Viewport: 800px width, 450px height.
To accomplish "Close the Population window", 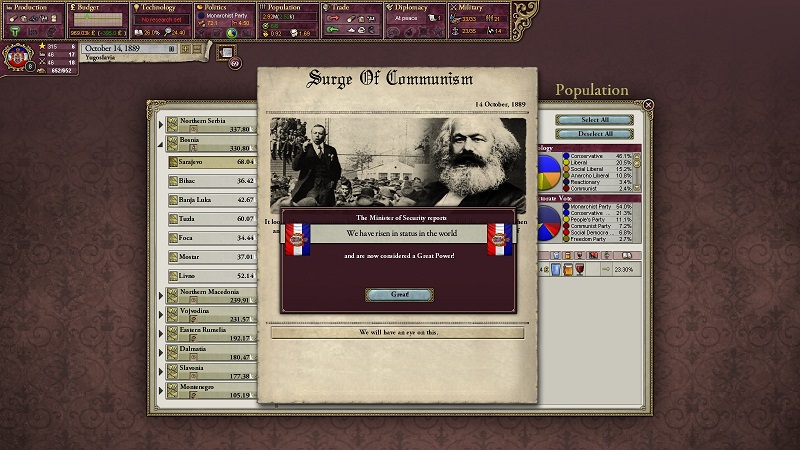I will tap(648, 104).
